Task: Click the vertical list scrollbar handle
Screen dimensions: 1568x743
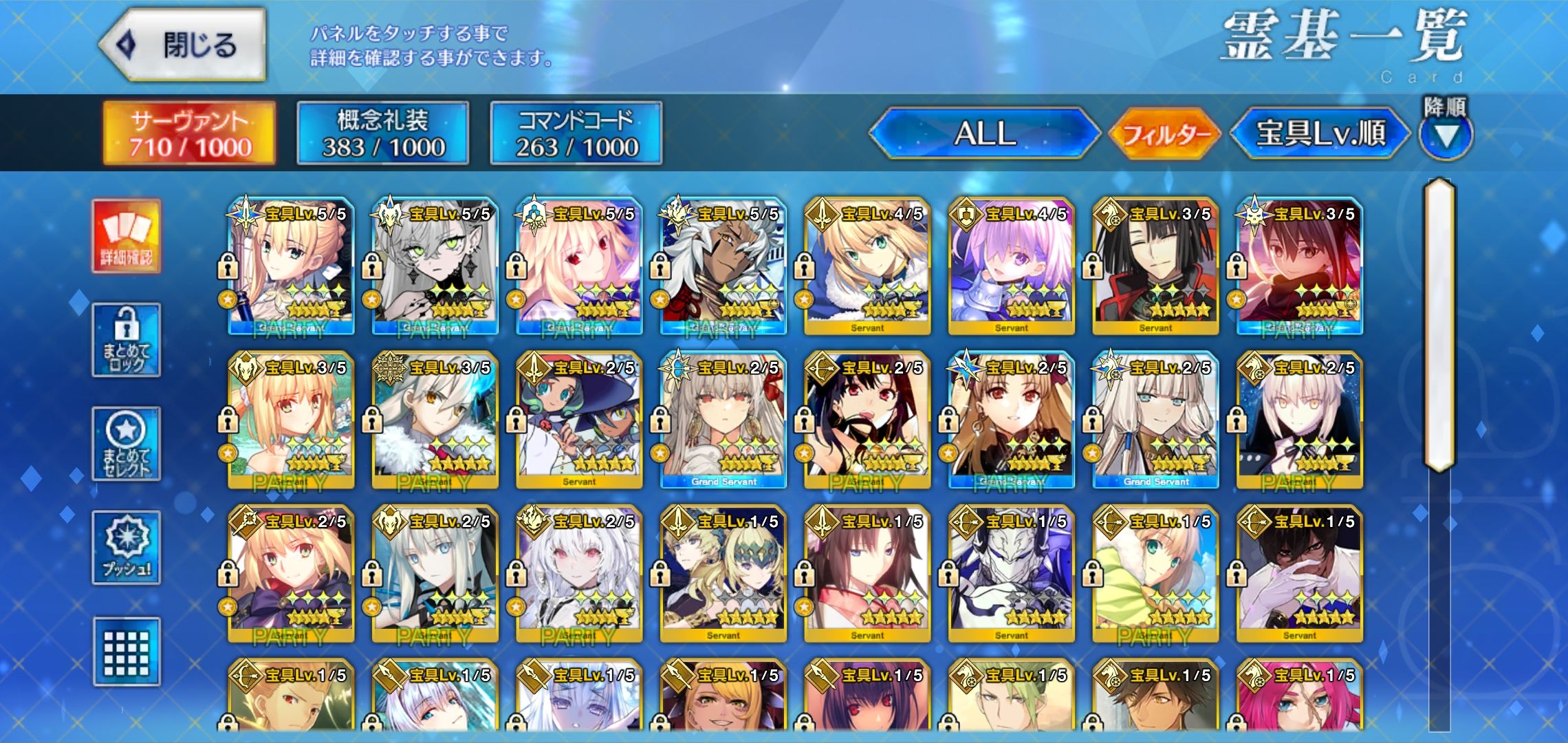Action: 1439,323
